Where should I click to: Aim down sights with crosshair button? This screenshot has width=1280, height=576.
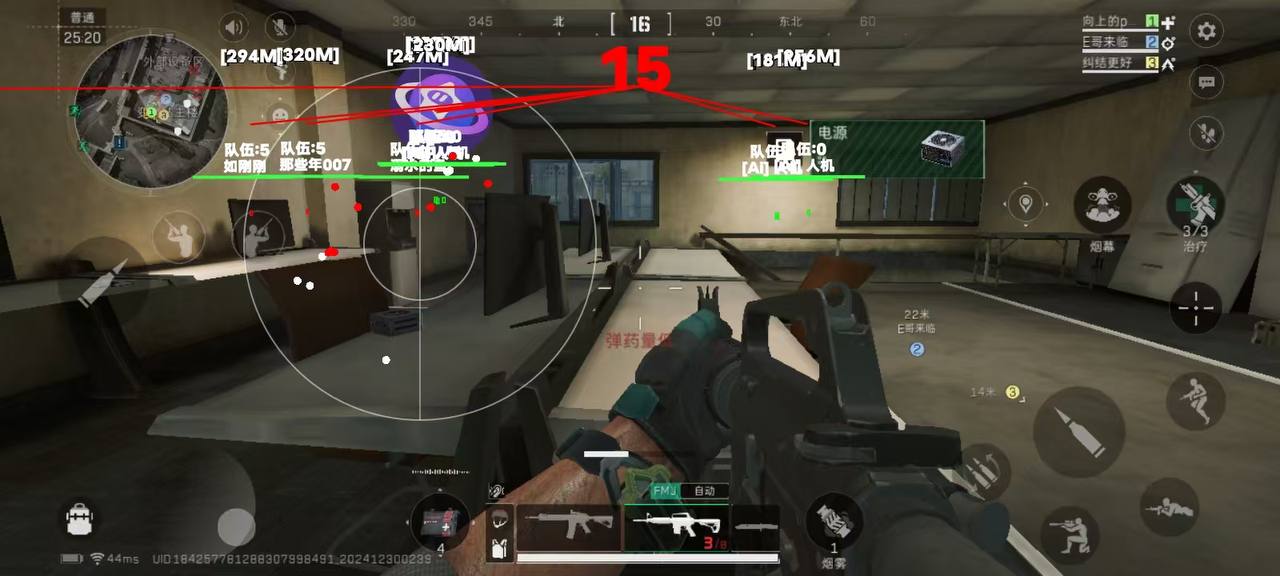point(1195,309)
